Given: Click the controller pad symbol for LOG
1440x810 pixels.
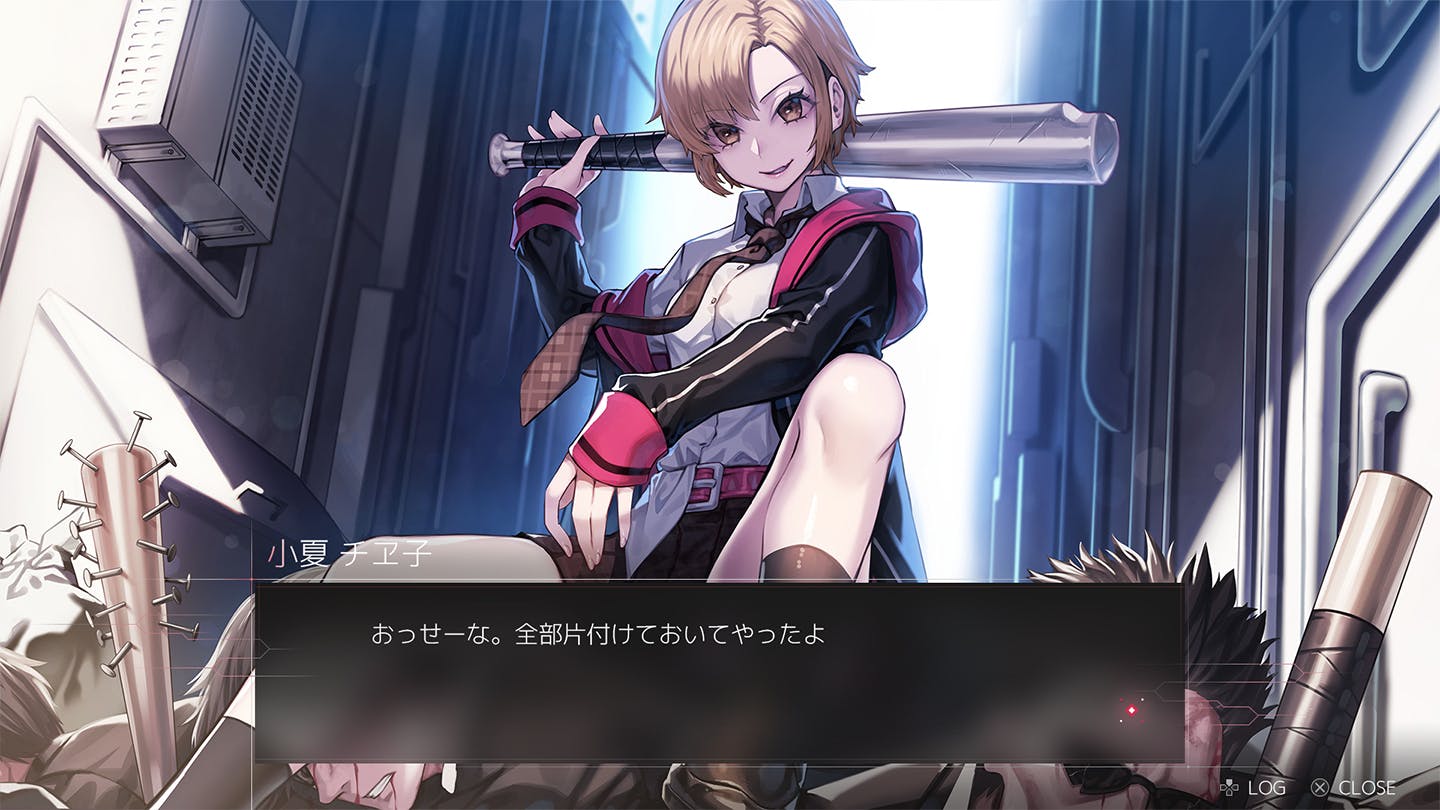Looking at the screenshot, I should pyautogui.click(x=1230, y=787).
